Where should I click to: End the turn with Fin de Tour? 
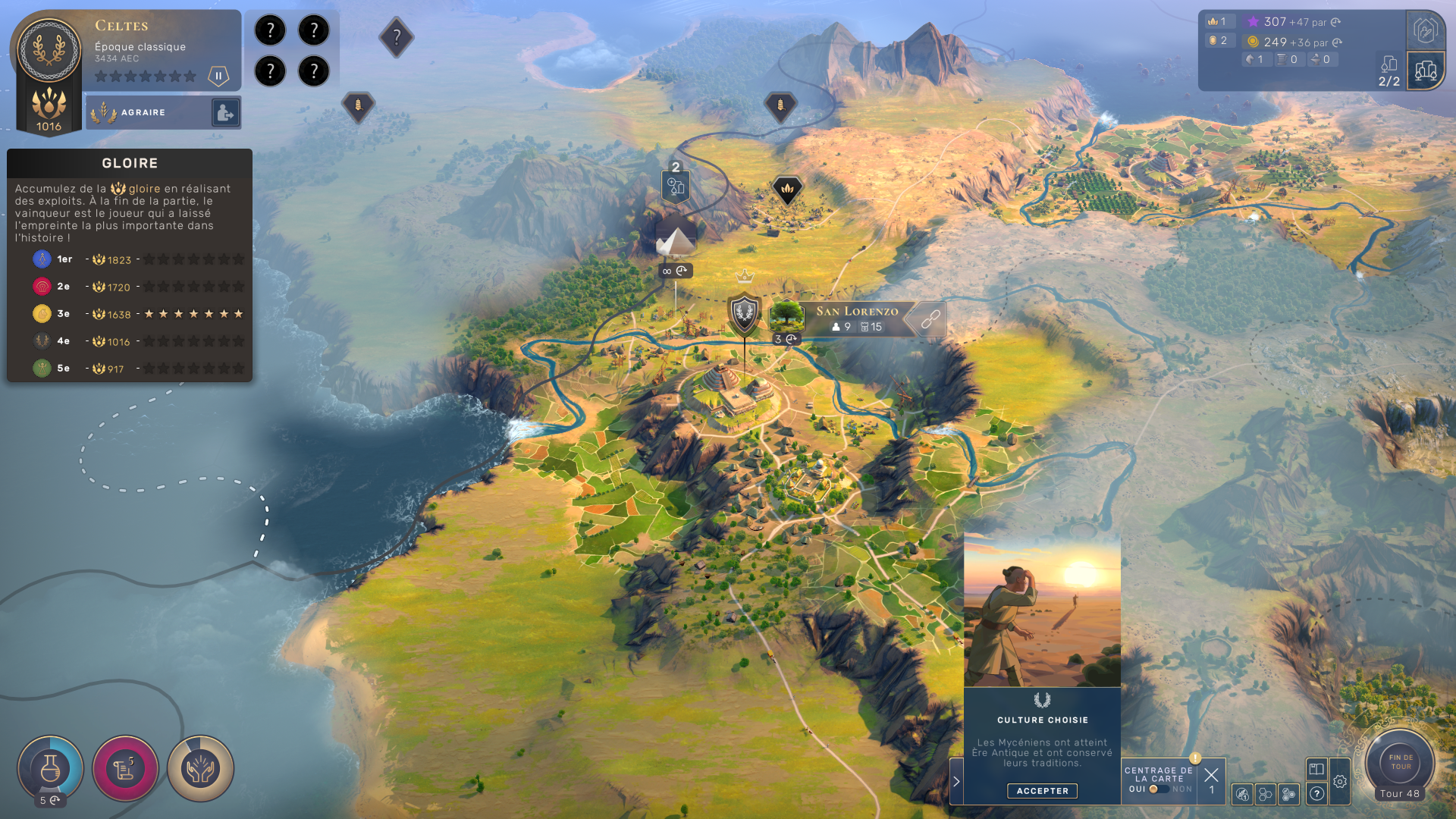click(1400, 761)
